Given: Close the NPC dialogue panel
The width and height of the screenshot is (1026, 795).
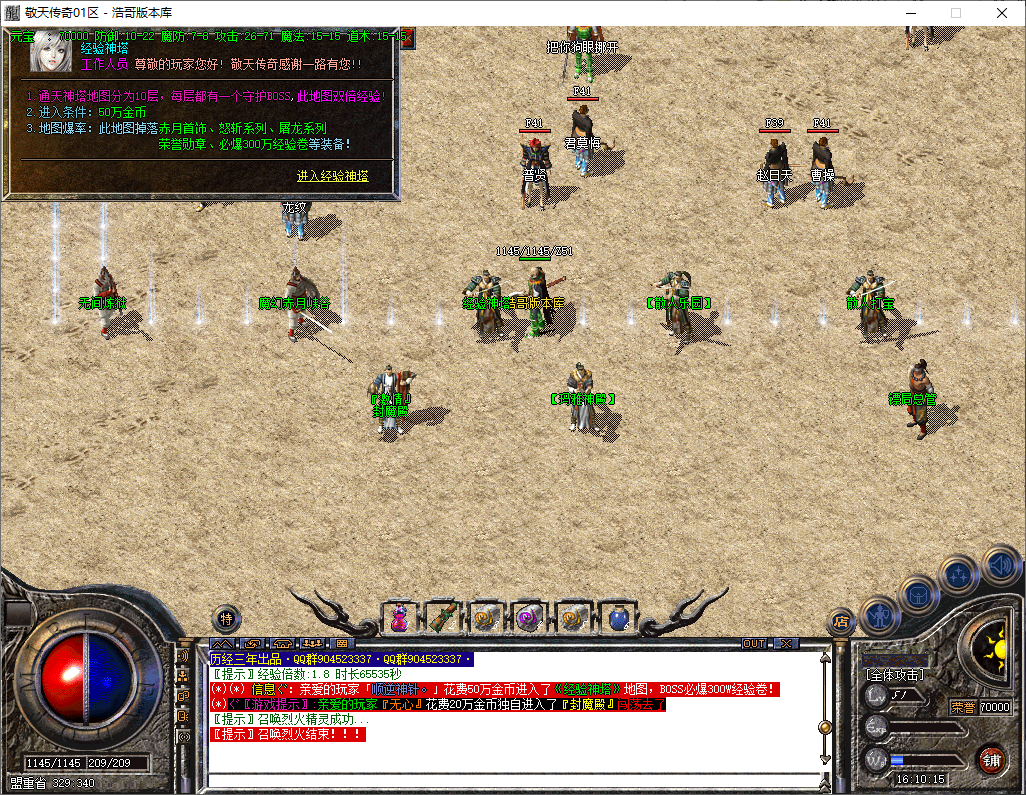Looking at the screenshot, I should 407,38.
